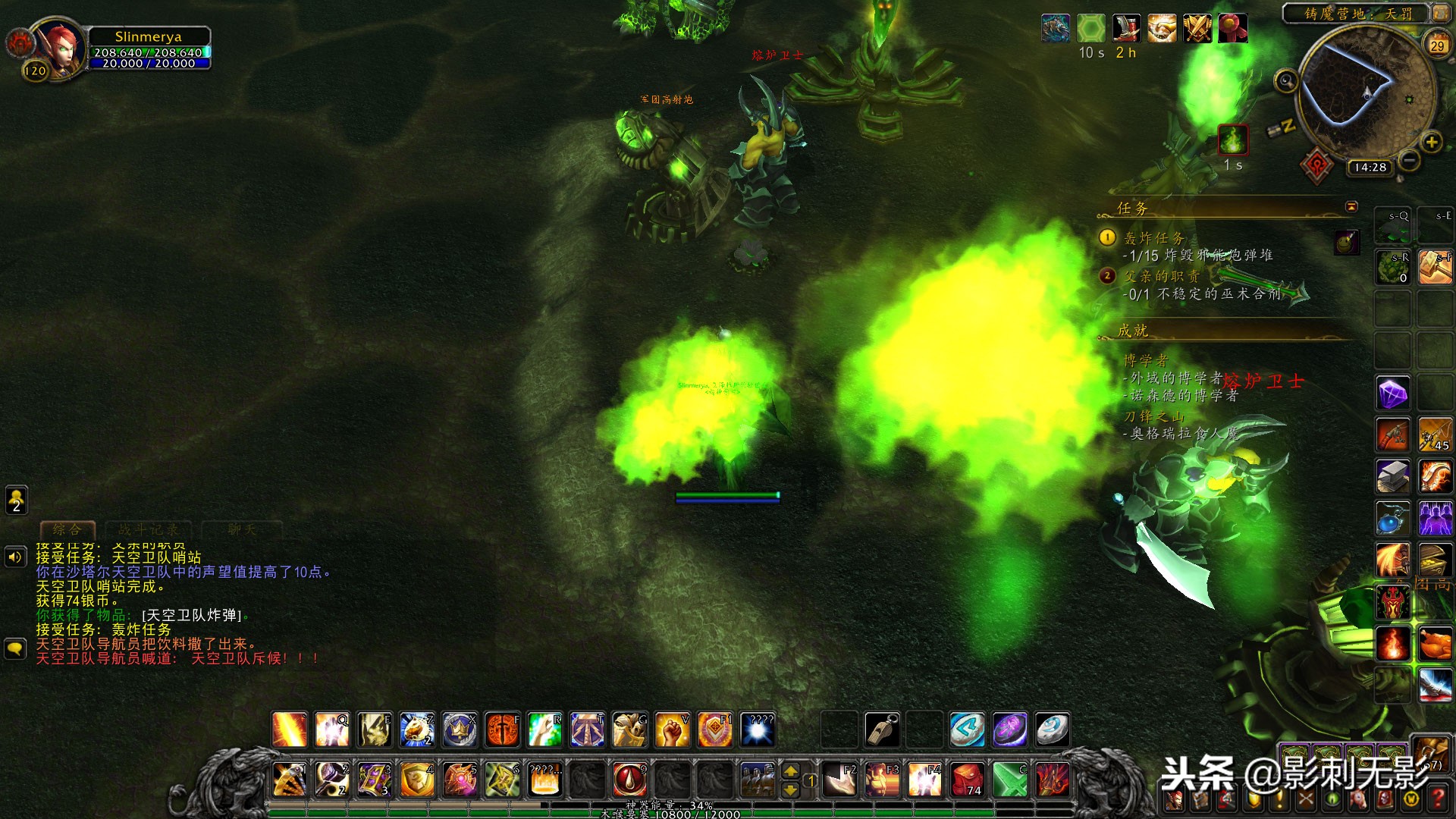
Task: Use the whistle item on the action bar
Action: pyautogui.click(x=882, y=730)
